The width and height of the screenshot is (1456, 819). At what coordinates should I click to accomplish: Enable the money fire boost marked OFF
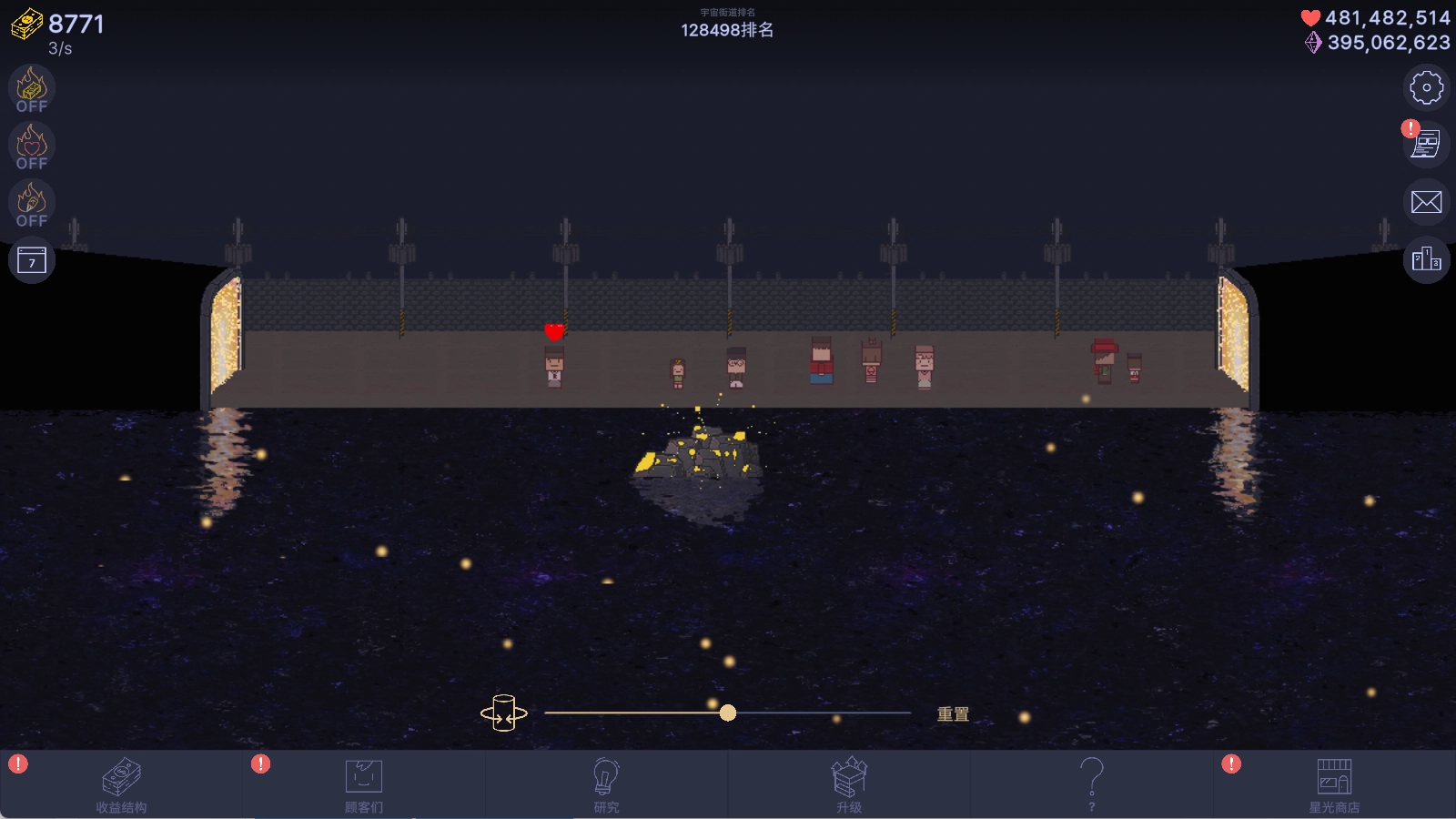tap(31, 87)
